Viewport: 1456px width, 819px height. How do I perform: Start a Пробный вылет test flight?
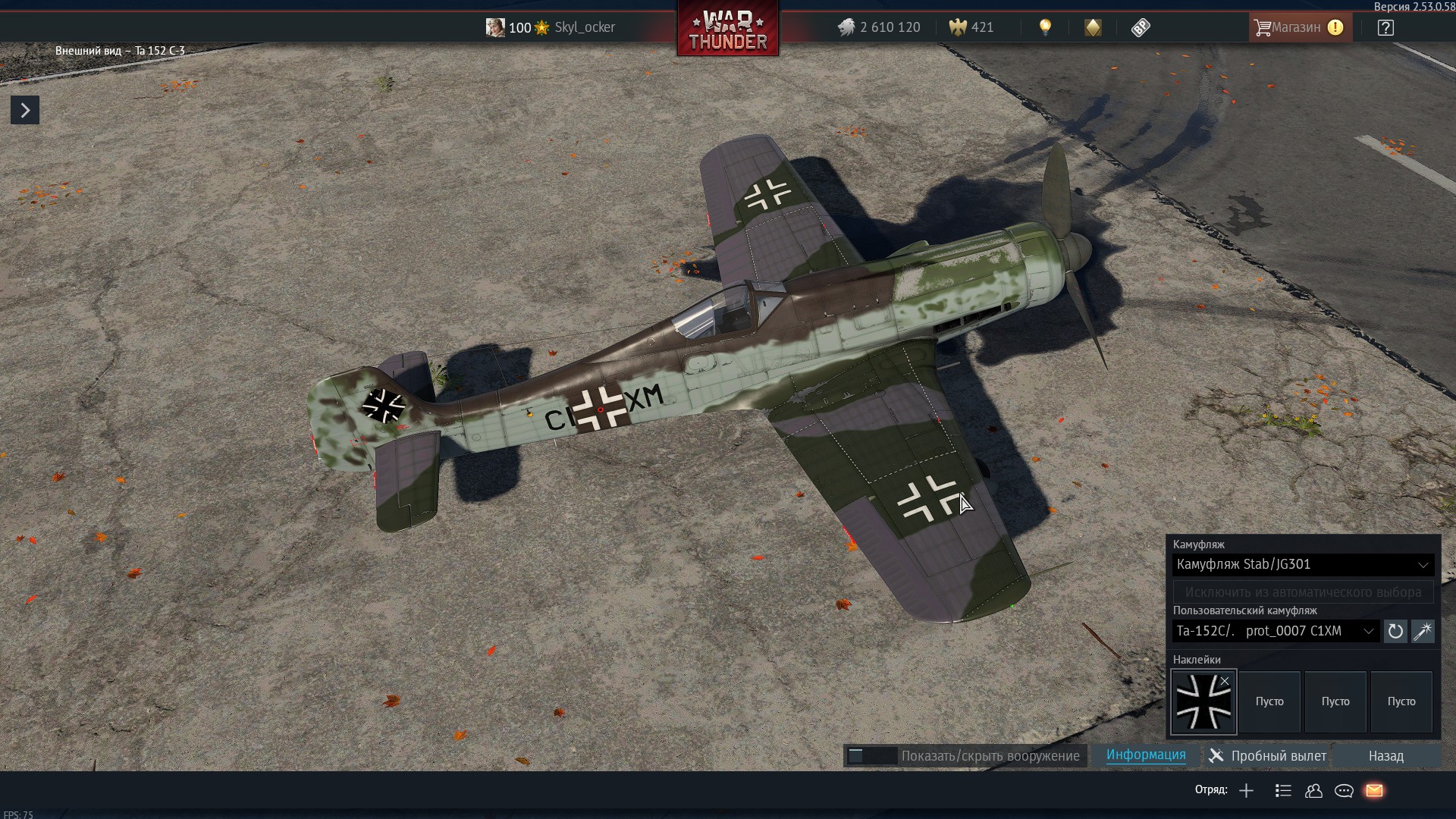point(1268,756)
